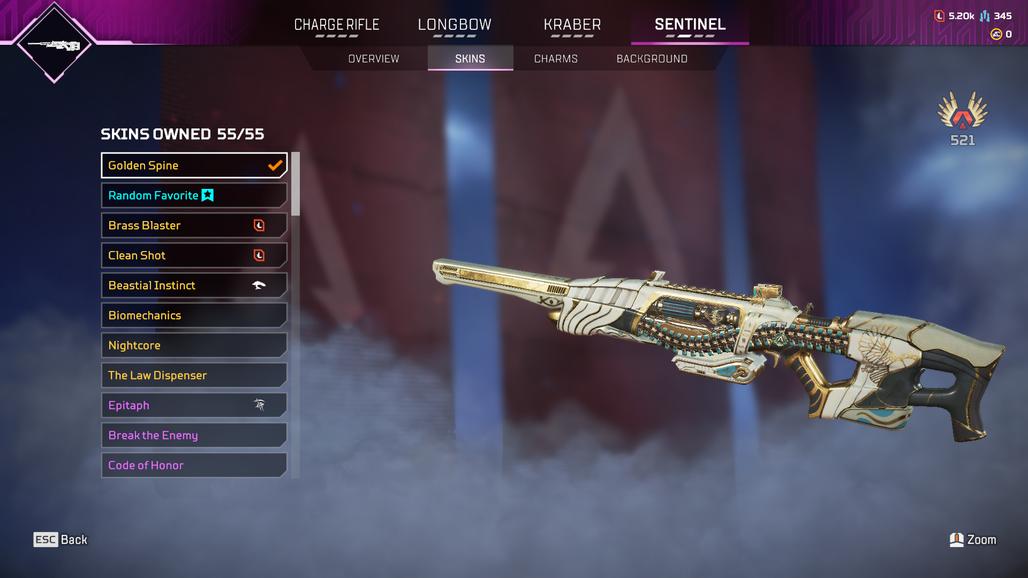This screenshot has height=578, width=1028.
Task: Select the Skins sub-tab
Action: [x=470, y=59]
